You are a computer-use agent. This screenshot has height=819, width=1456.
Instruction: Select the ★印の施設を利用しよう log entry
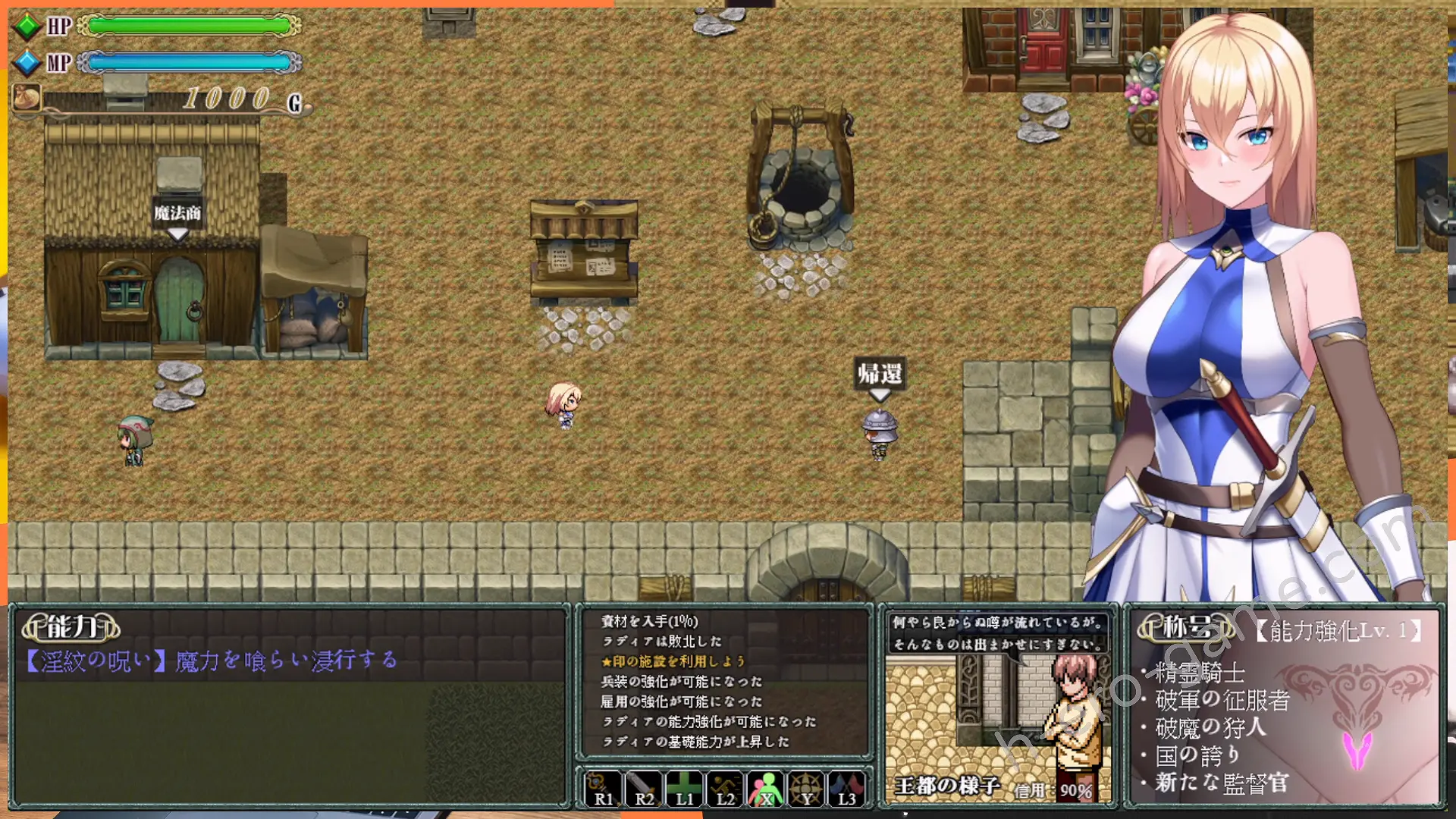pyautogui.click(x=673, y=661)
